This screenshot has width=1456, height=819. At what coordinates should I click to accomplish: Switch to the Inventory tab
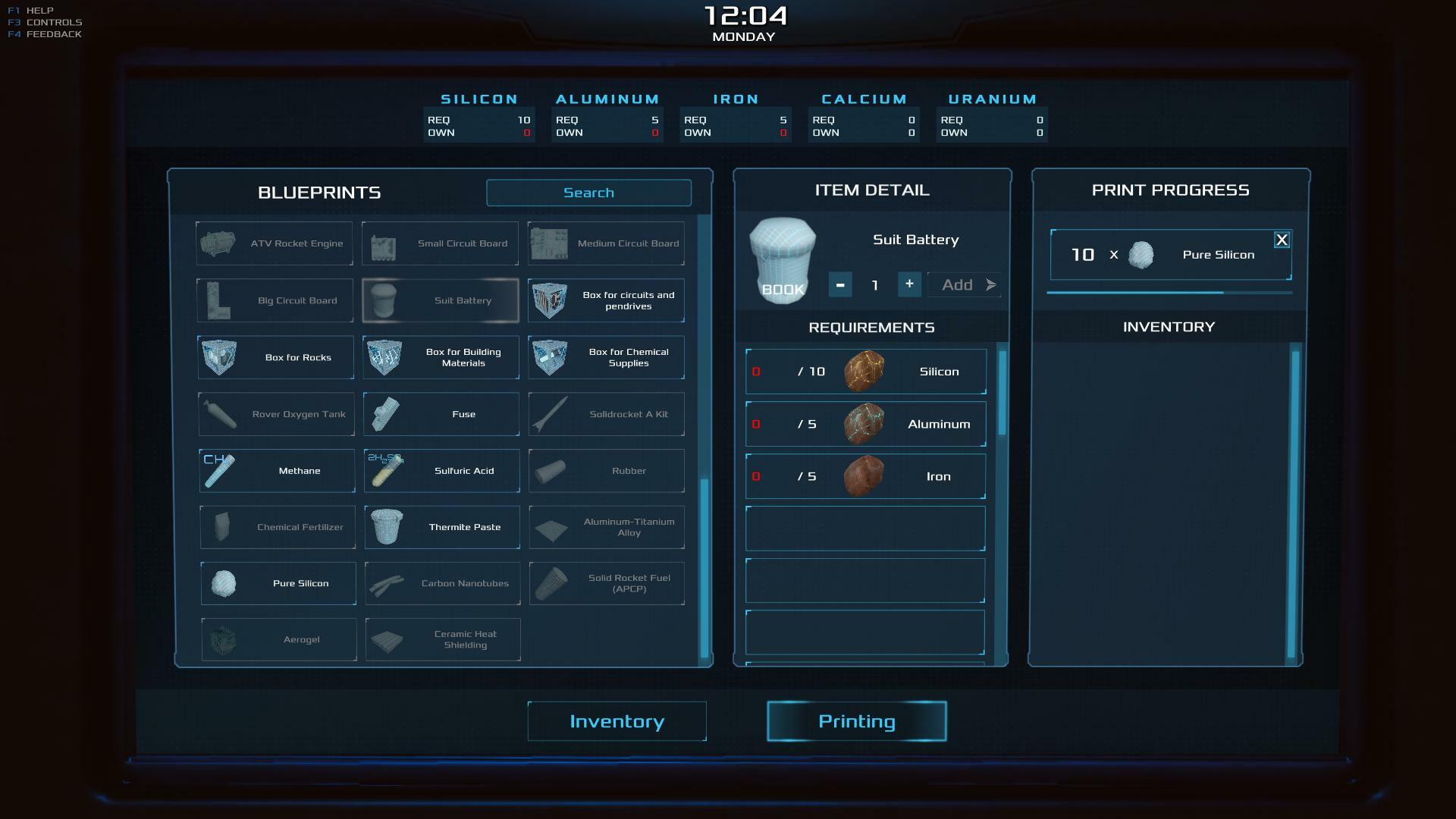tap(617, 721)
